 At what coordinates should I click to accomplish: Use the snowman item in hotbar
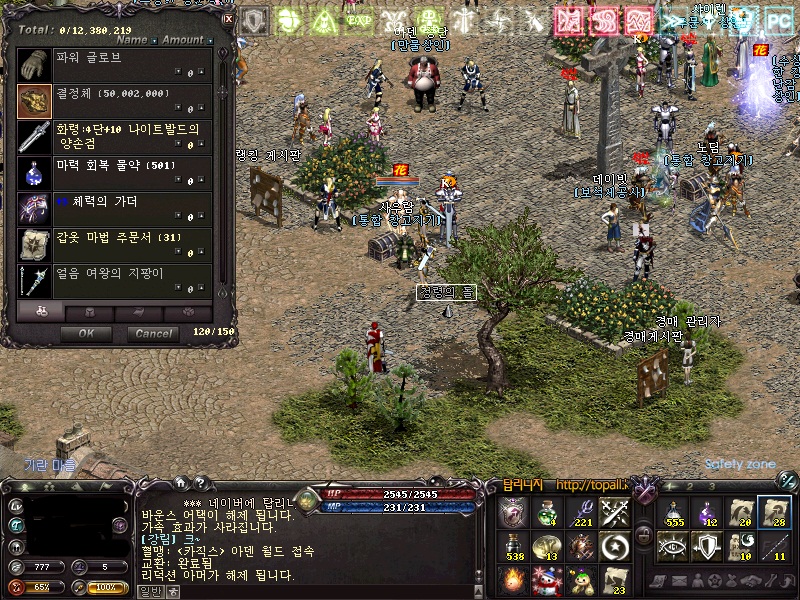(x=546, y=580)
